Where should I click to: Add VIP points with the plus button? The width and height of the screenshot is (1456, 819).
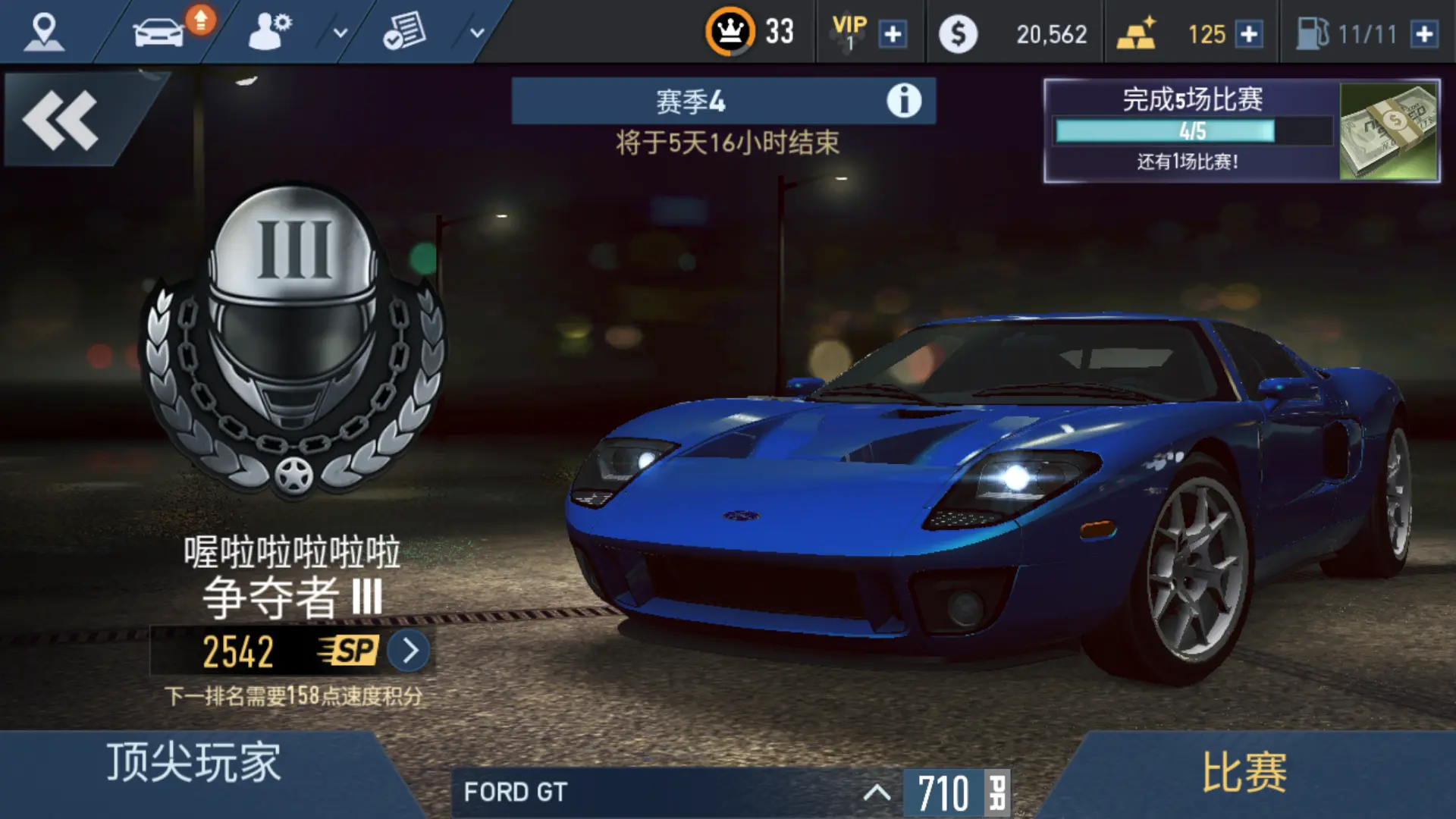tap(893, 34)
